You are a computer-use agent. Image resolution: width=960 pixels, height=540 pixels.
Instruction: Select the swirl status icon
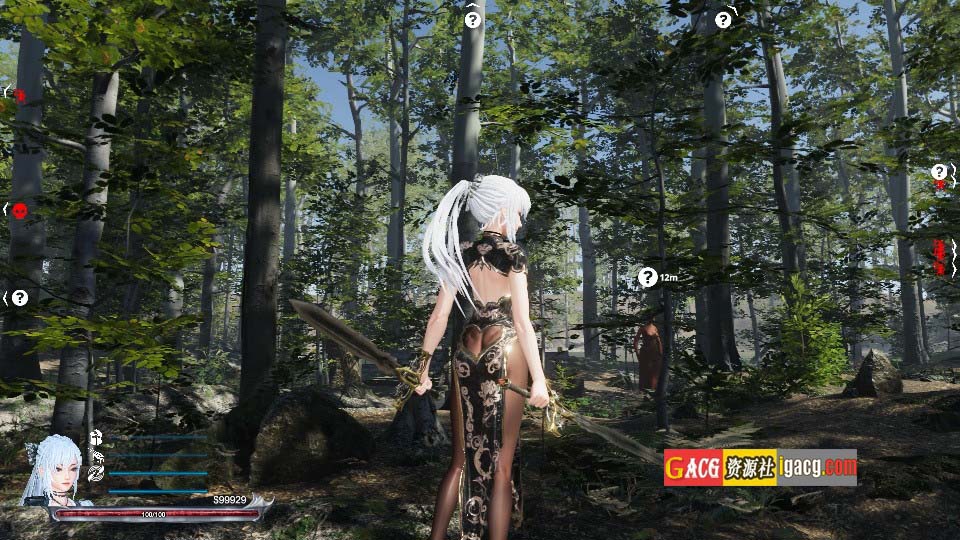(x=97, y=473)
